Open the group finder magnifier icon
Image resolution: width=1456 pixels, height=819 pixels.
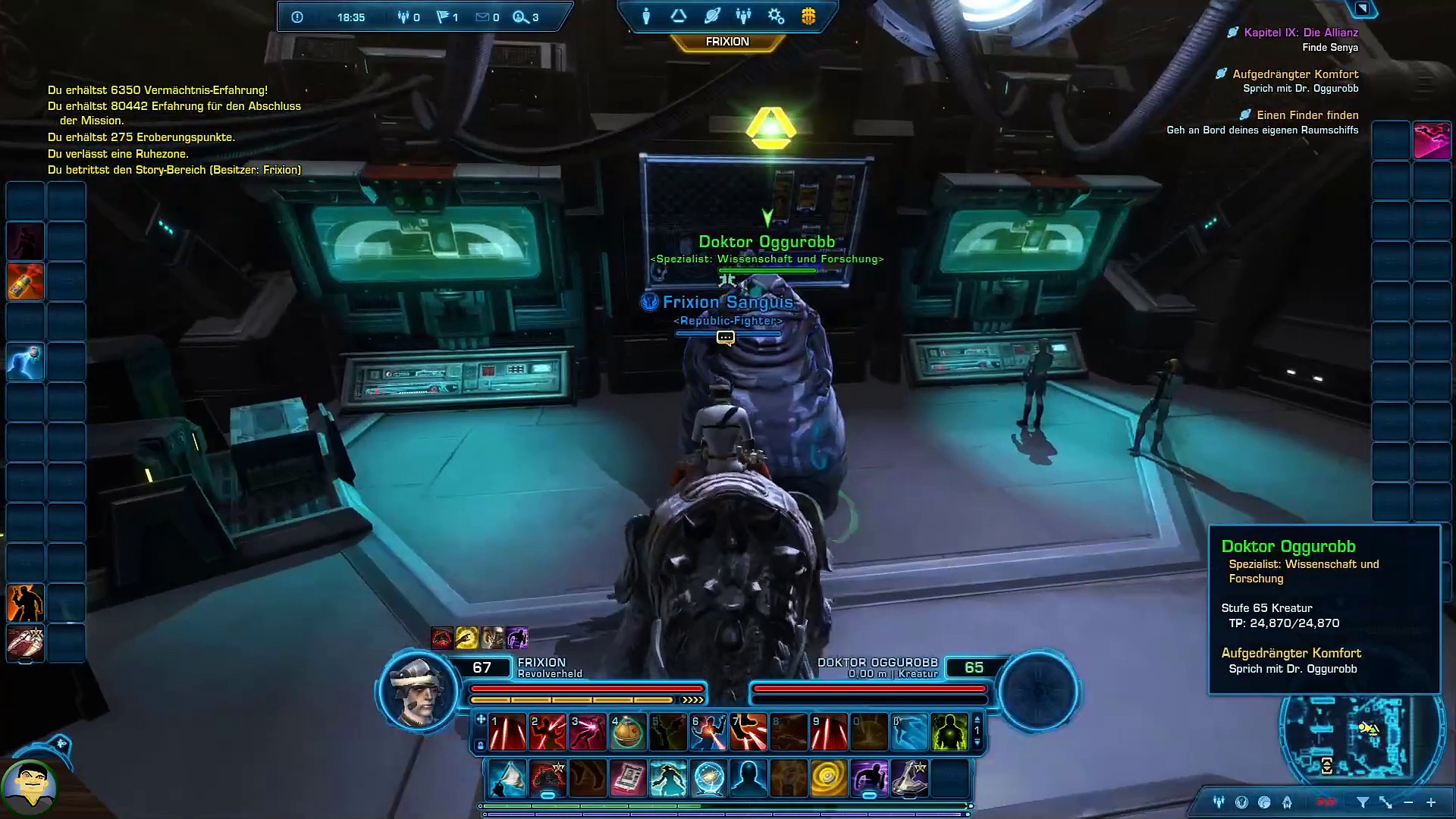tap(521, 17)
